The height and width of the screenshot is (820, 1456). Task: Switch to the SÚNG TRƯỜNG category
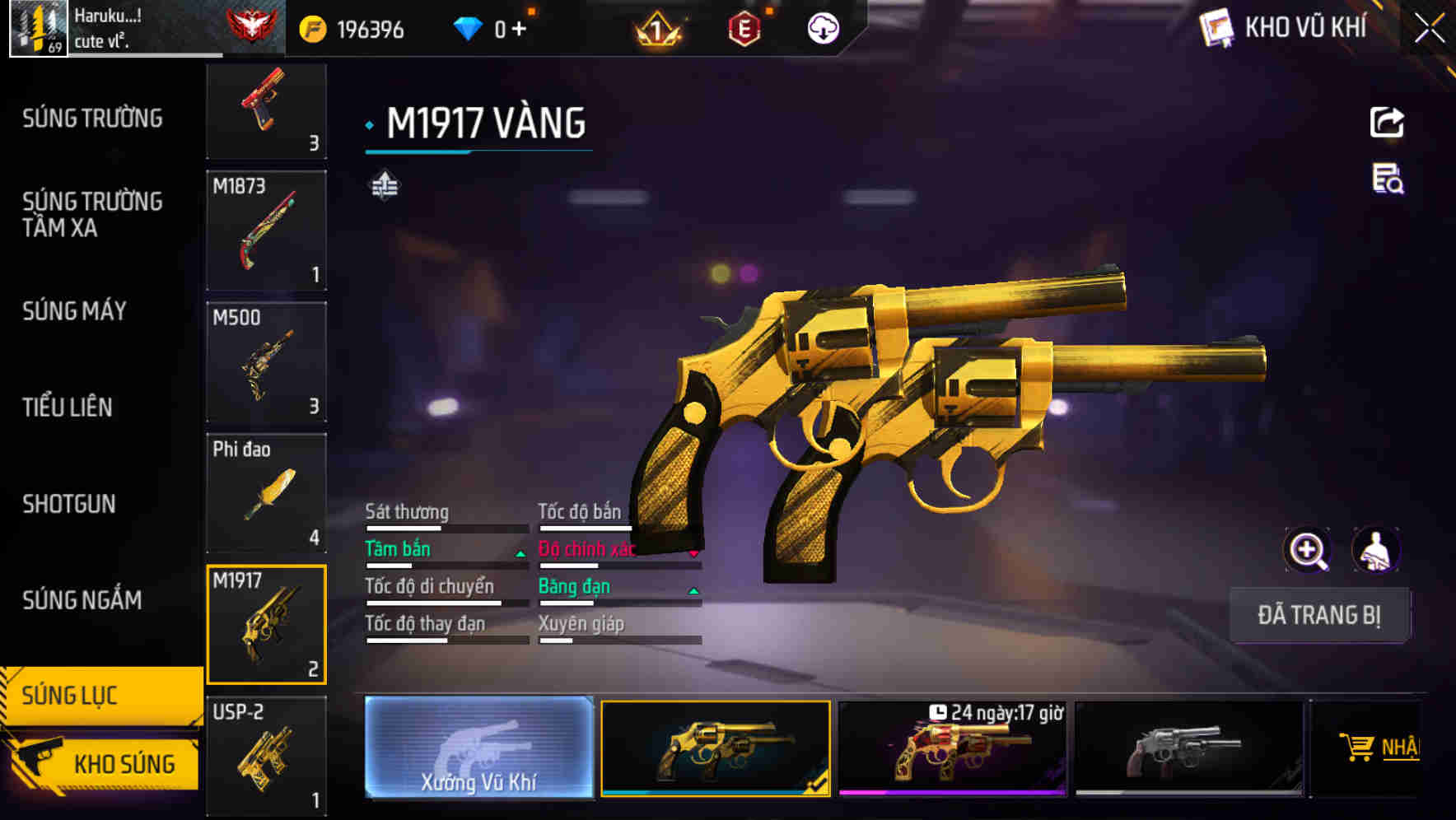click(92, 119)
